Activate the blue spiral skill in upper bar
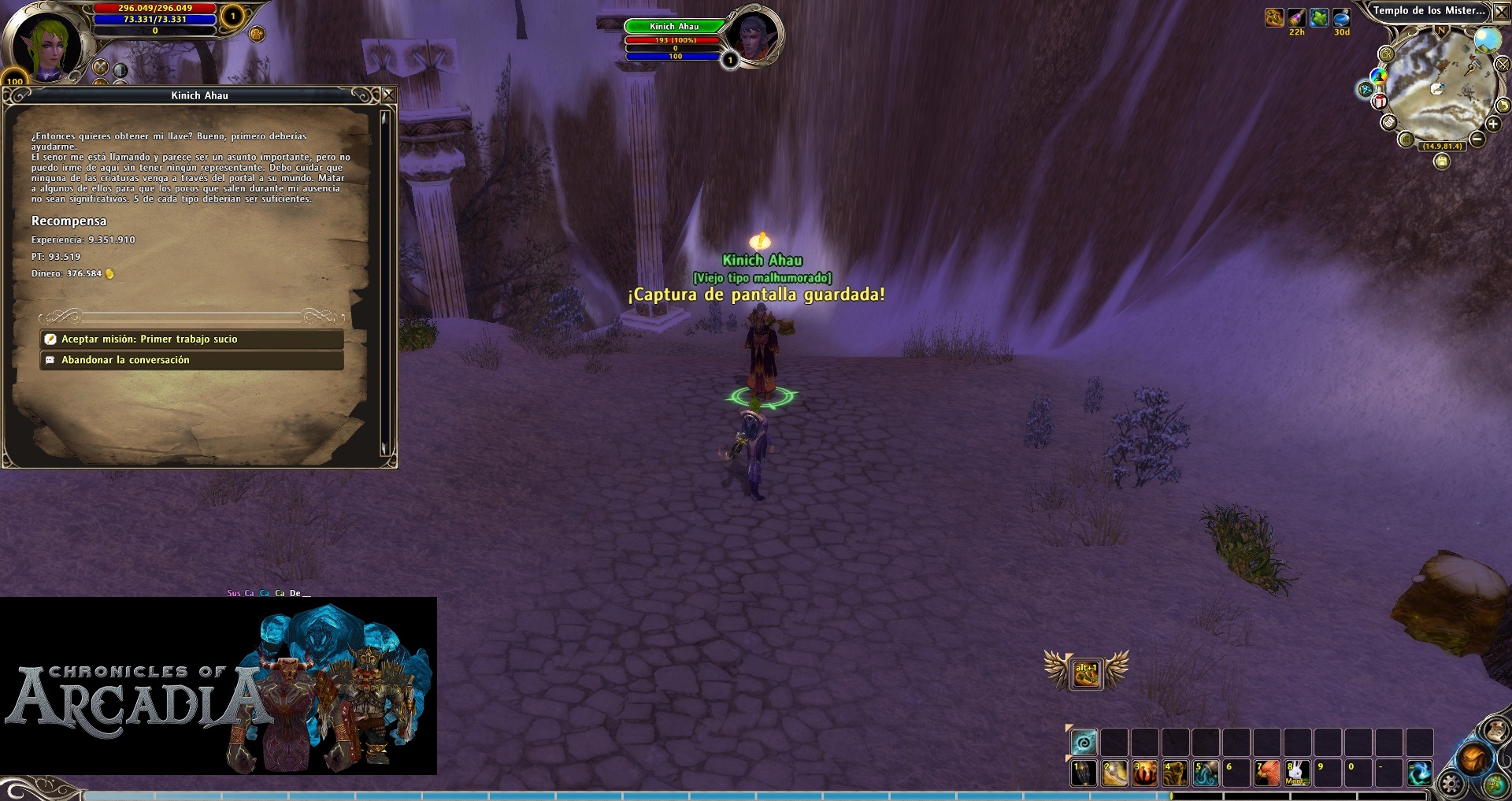The height and width of the screenshot is (801, 1512). coord(1084,742)
